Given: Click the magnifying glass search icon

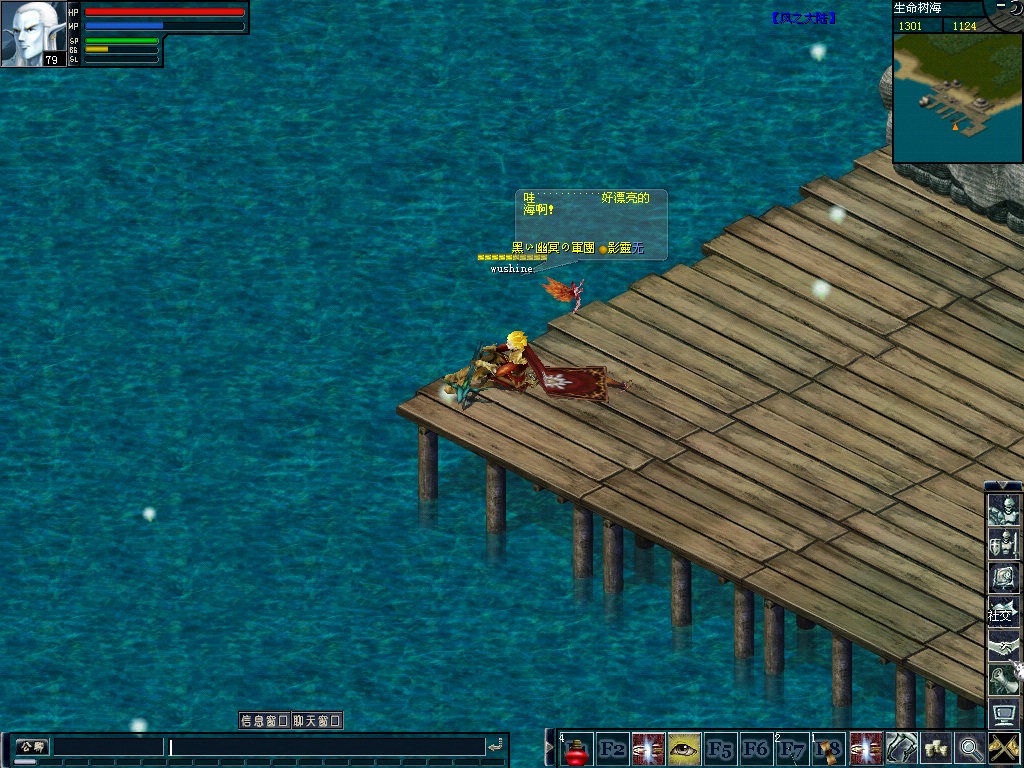Looking at the screenshot, I should (x=969, y=748).
